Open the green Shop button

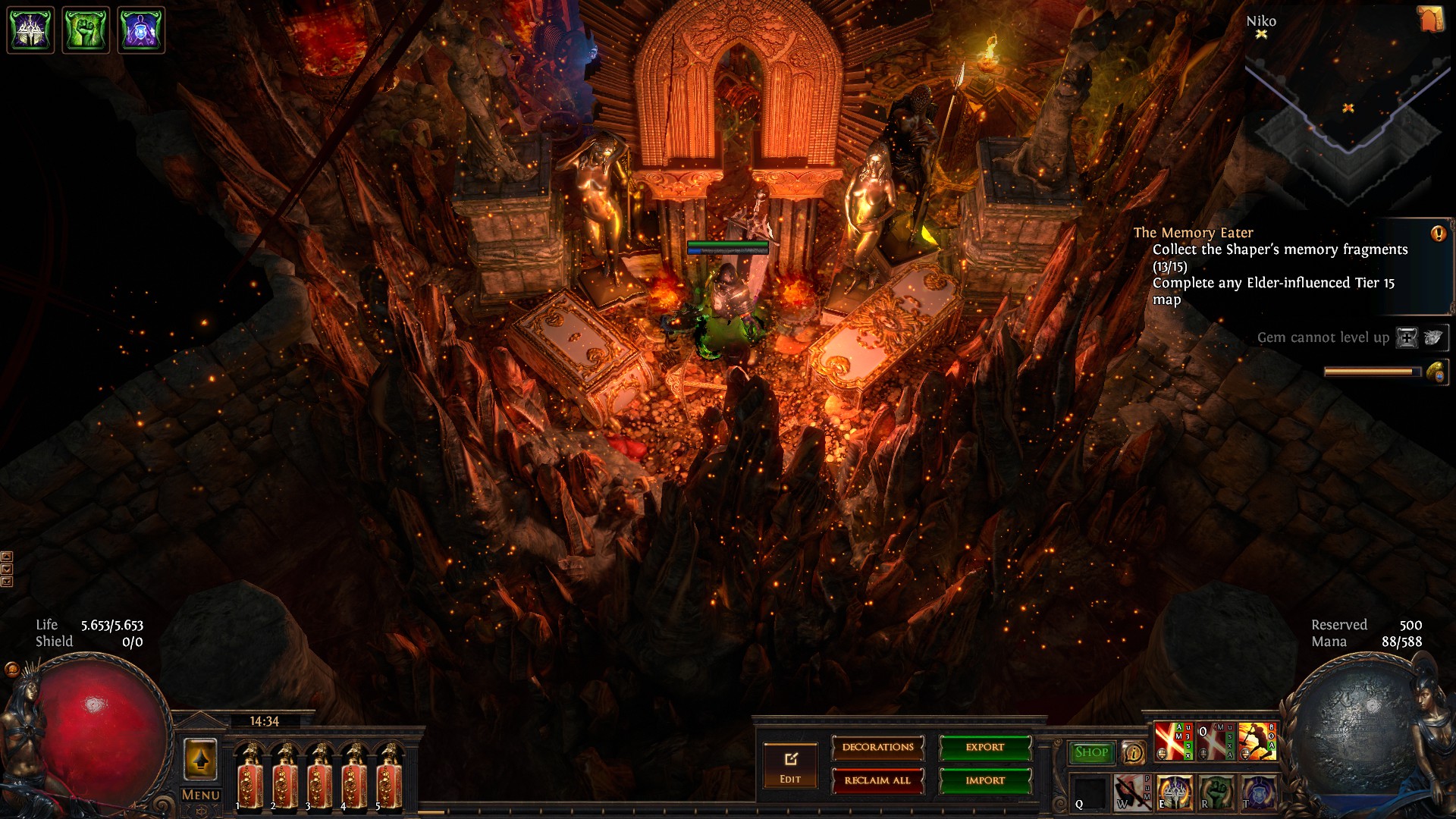[x=1091, y=752]
